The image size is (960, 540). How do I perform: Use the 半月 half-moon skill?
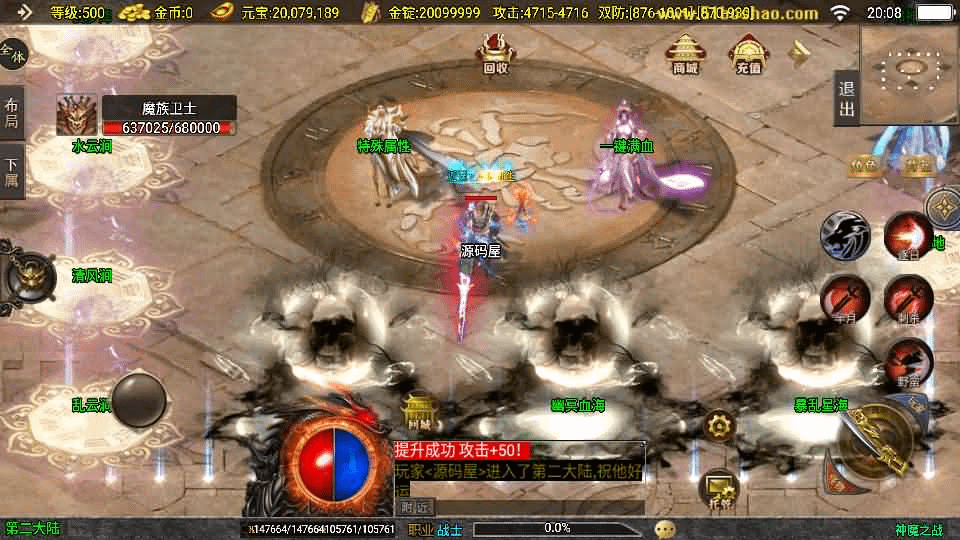coord(843,297)
